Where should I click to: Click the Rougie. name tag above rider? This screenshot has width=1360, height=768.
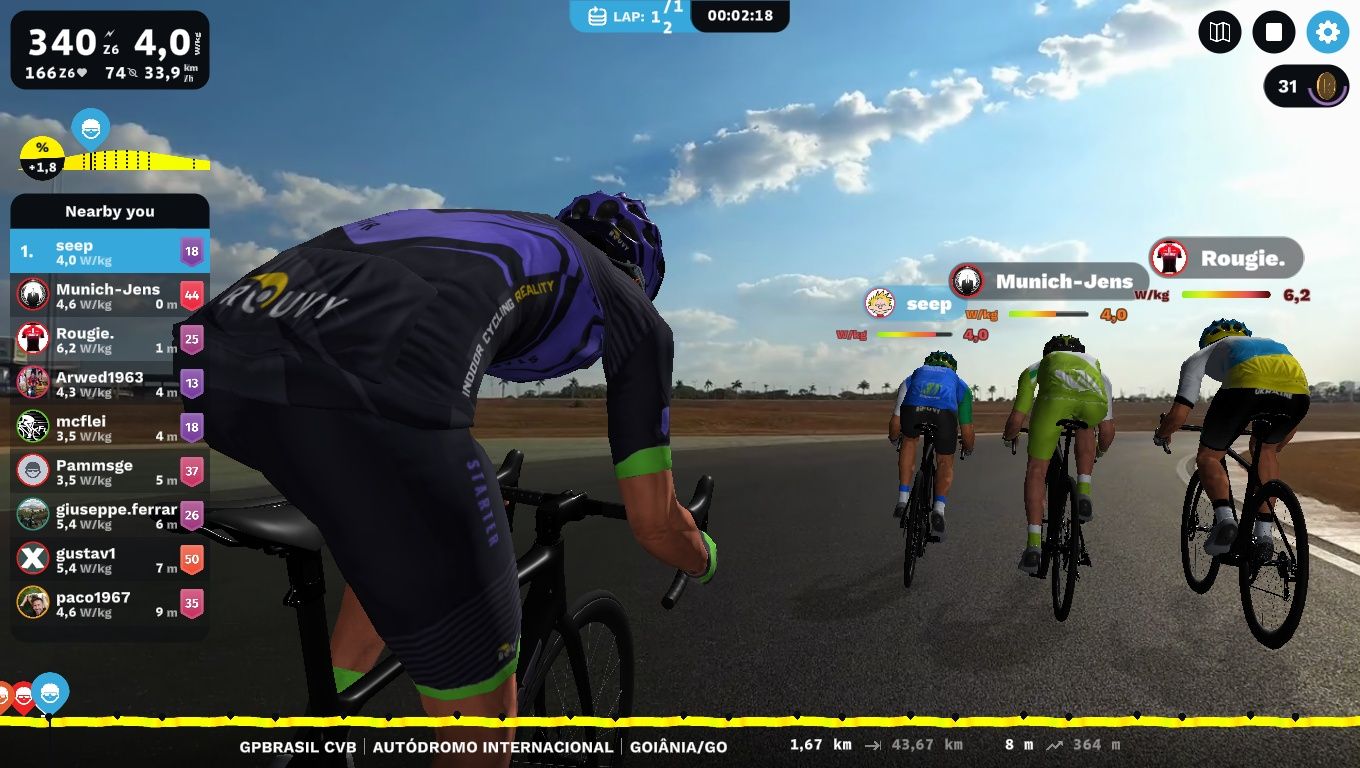1227,259
